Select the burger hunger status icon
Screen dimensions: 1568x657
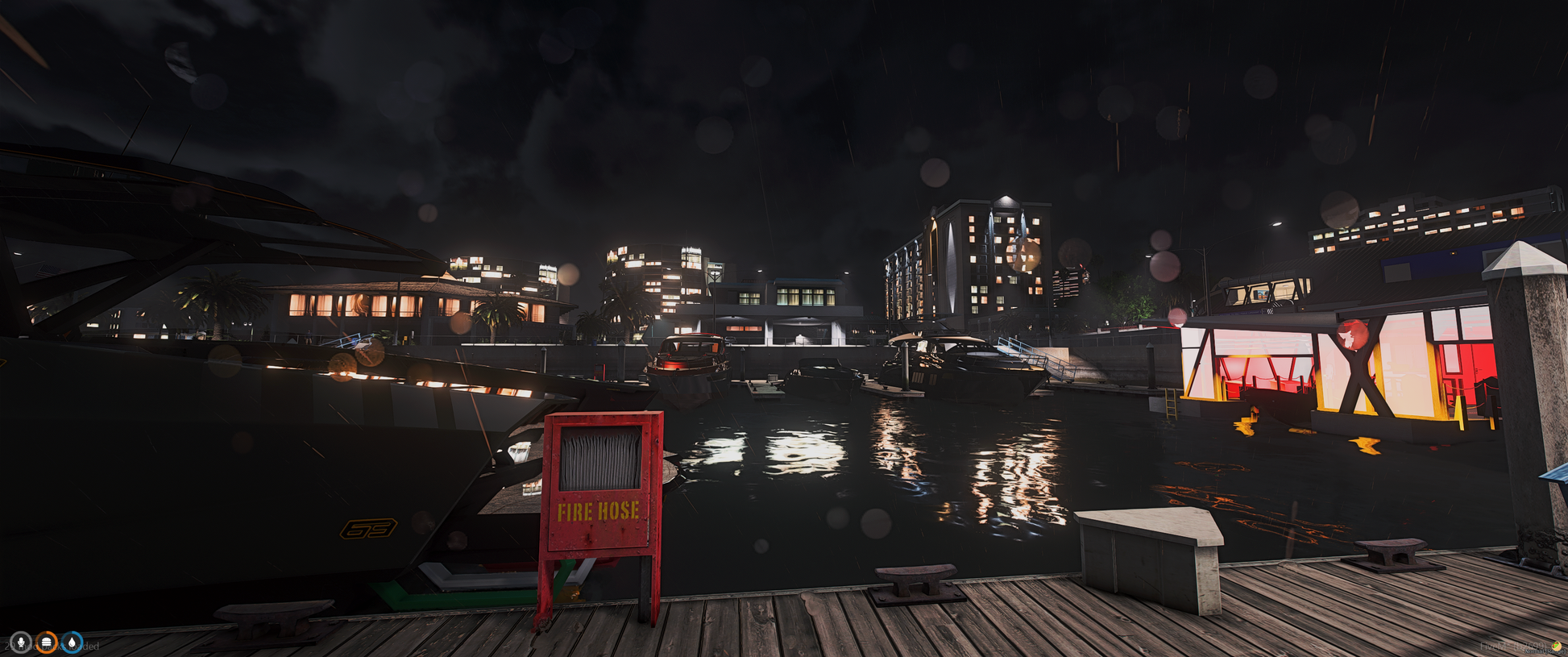point(47,642)
